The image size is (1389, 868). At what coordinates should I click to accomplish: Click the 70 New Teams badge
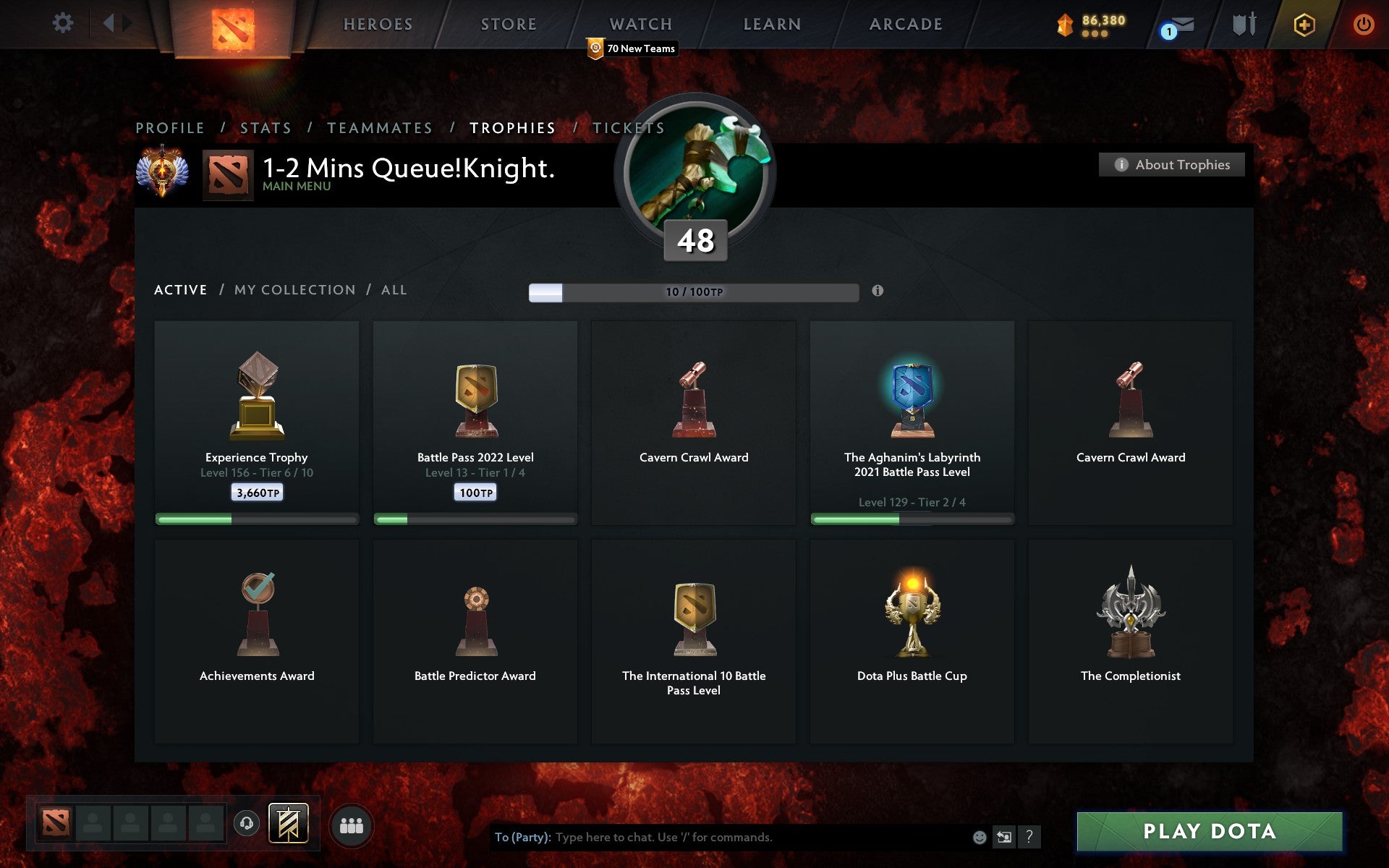pyautogui.click(x=632, y=48)
